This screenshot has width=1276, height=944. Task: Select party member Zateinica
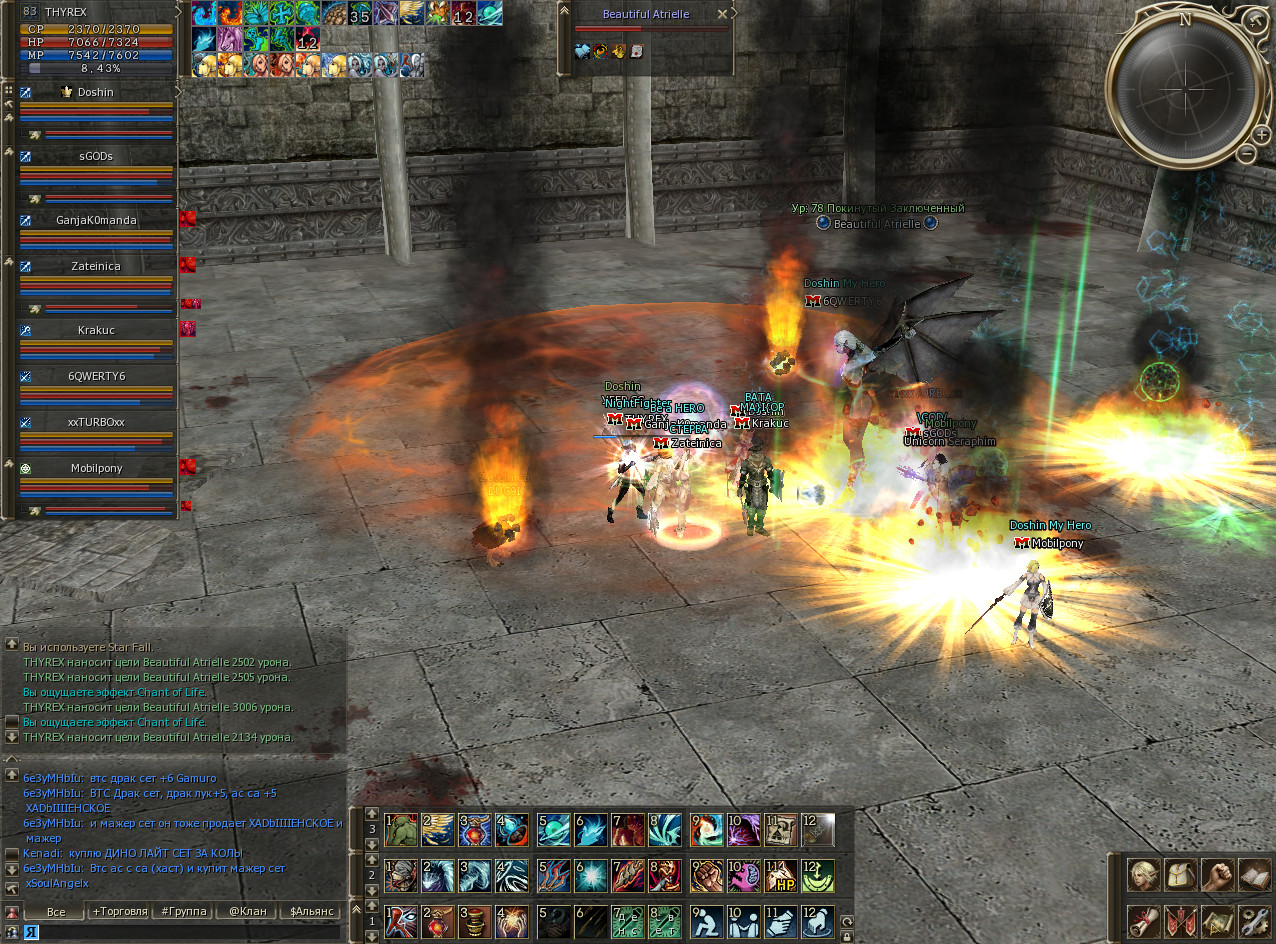pos(96,267)
